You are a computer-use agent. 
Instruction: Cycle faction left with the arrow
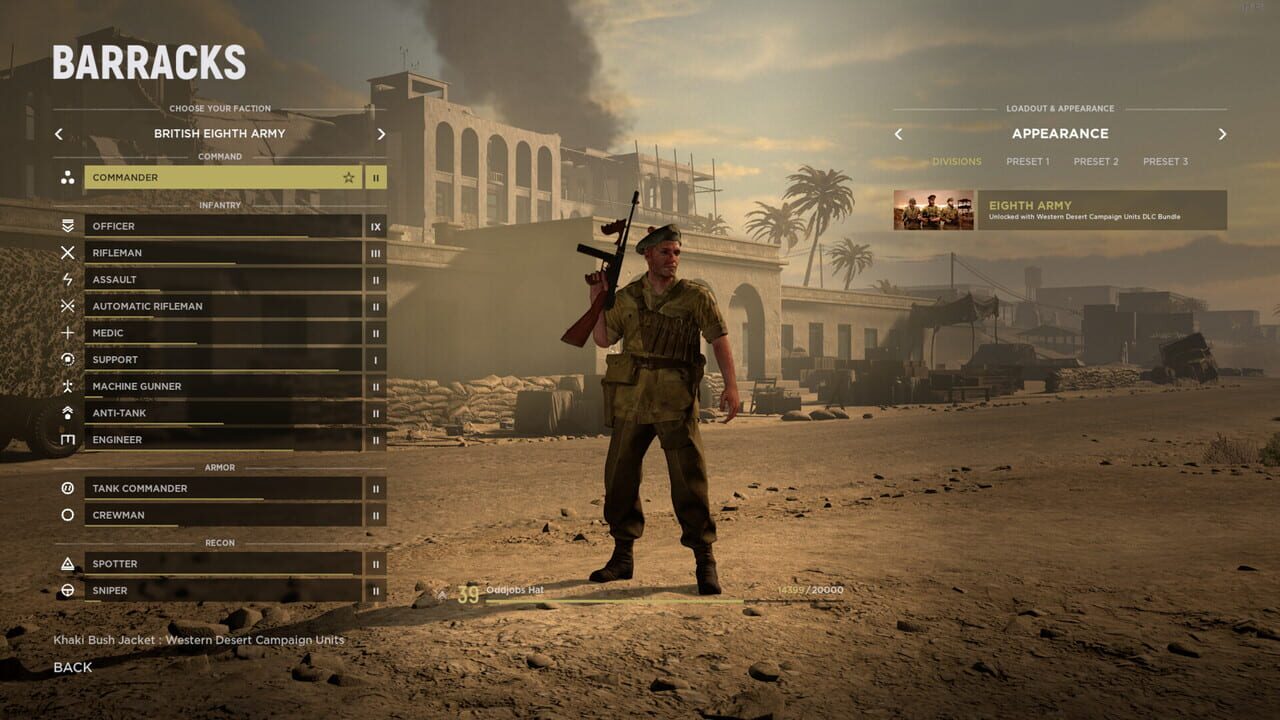tap(58, 133)
